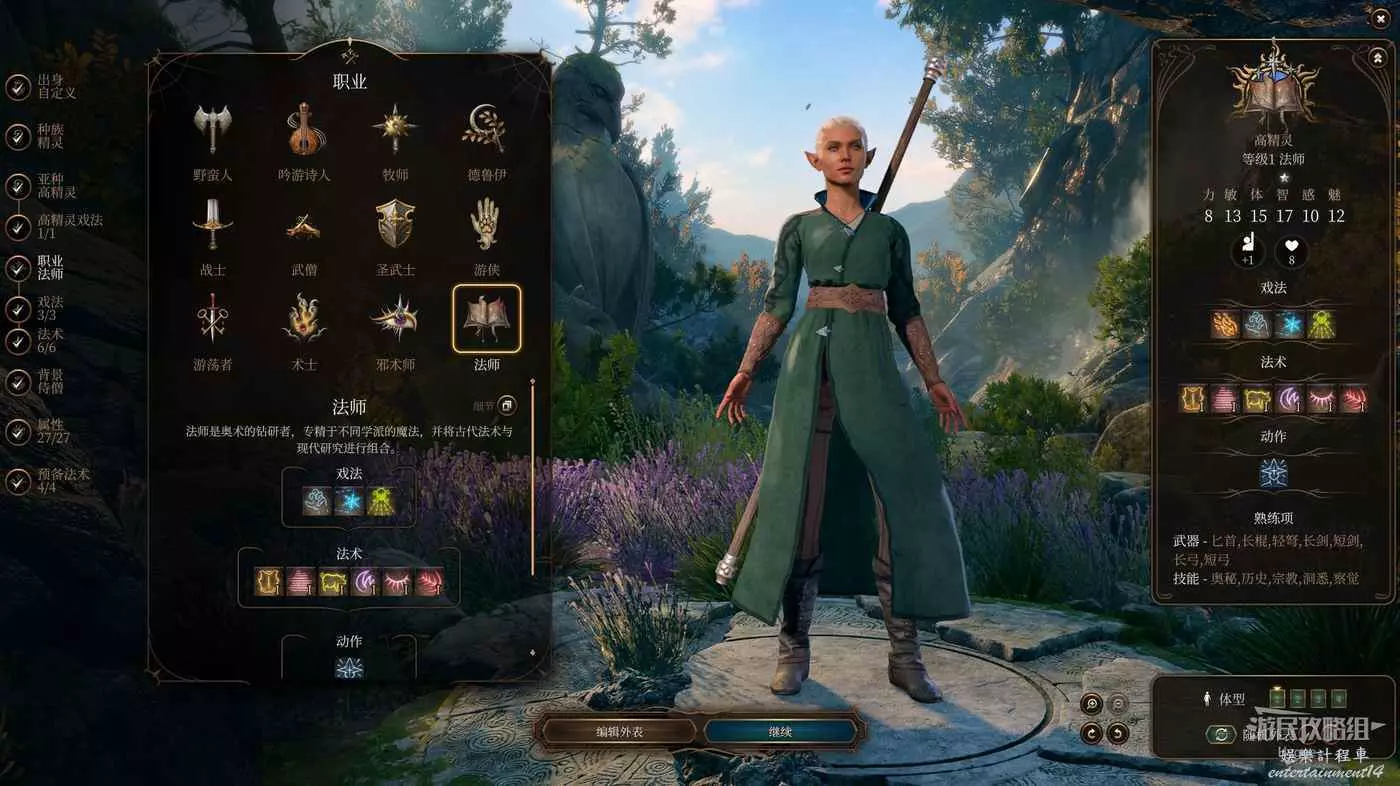Pick the Cleric class (牧师)
Viewport: 1400px width, 786px height.
coord(395,131)
